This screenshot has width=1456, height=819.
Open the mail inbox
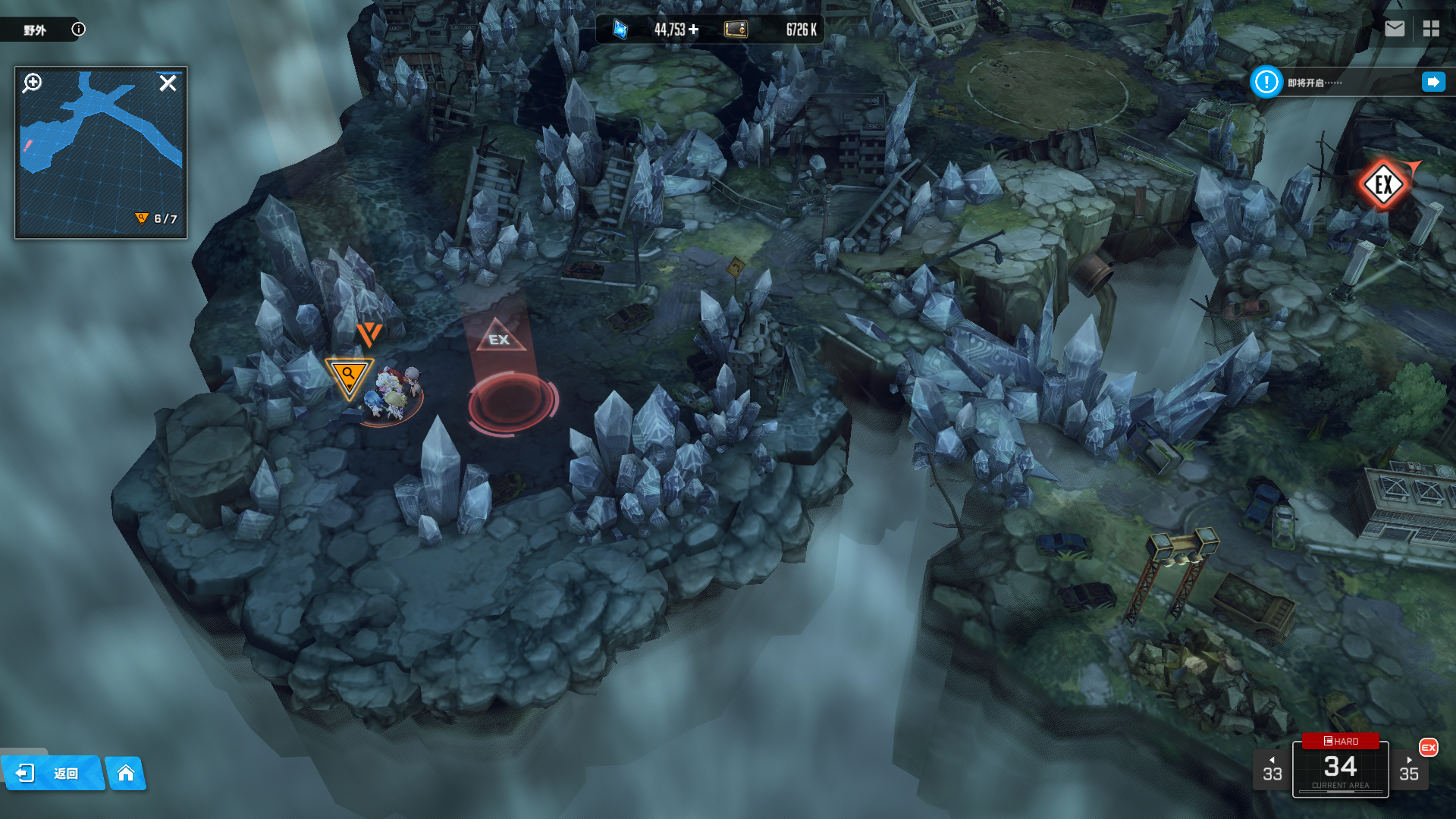click(1395, 29)
